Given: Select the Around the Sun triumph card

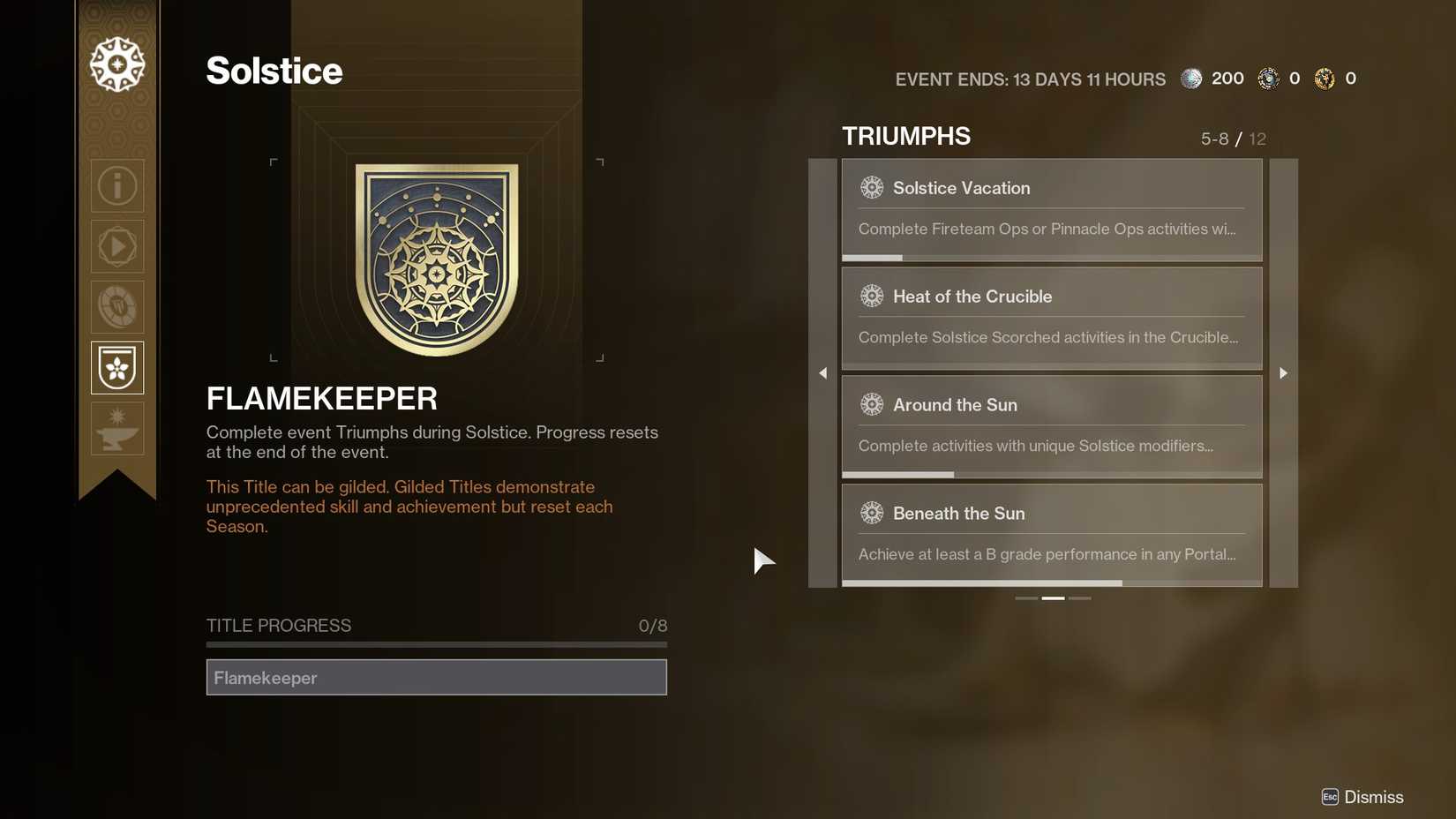Looking at the screenshot, I should (x=1051, y=425).
